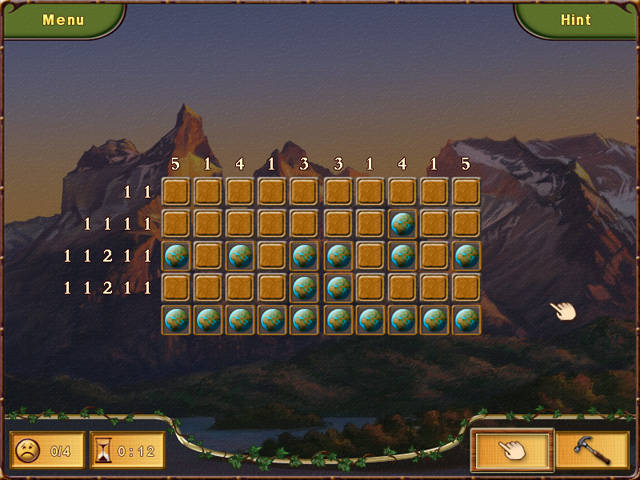Image resolution: width=640 pixels, height=480 pixels.
Task: Click the bottom-left globe tile of the grid
Action: 176,320
